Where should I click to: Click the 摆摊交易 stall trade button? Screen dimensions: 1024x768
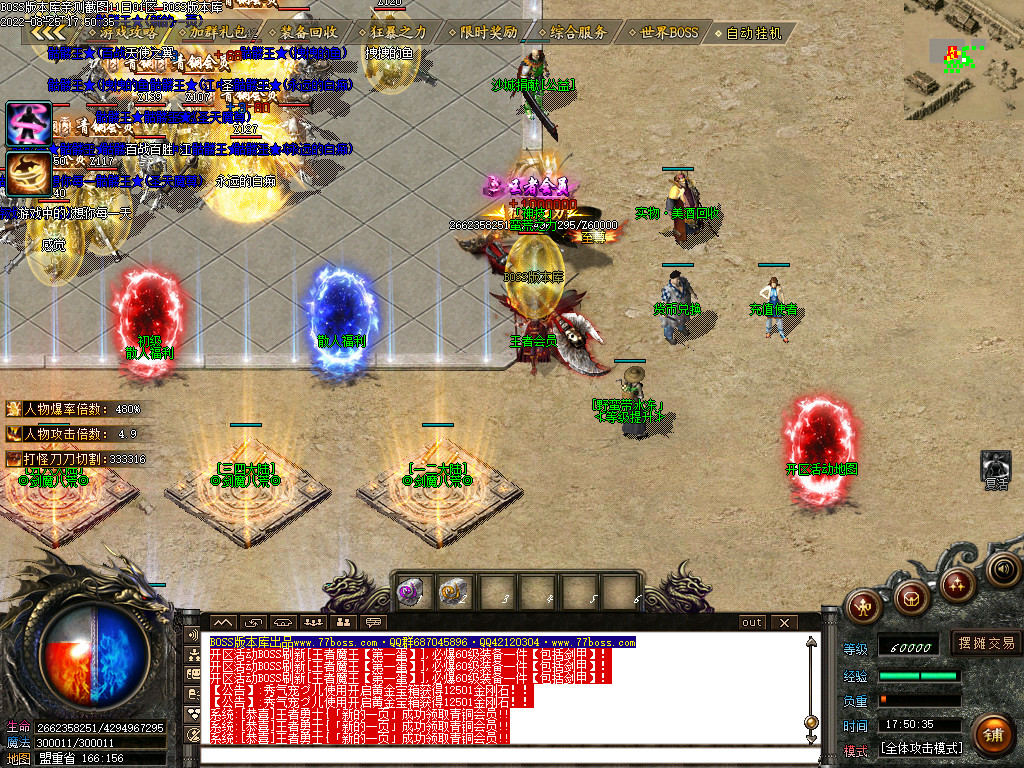[x=986, y=643]
